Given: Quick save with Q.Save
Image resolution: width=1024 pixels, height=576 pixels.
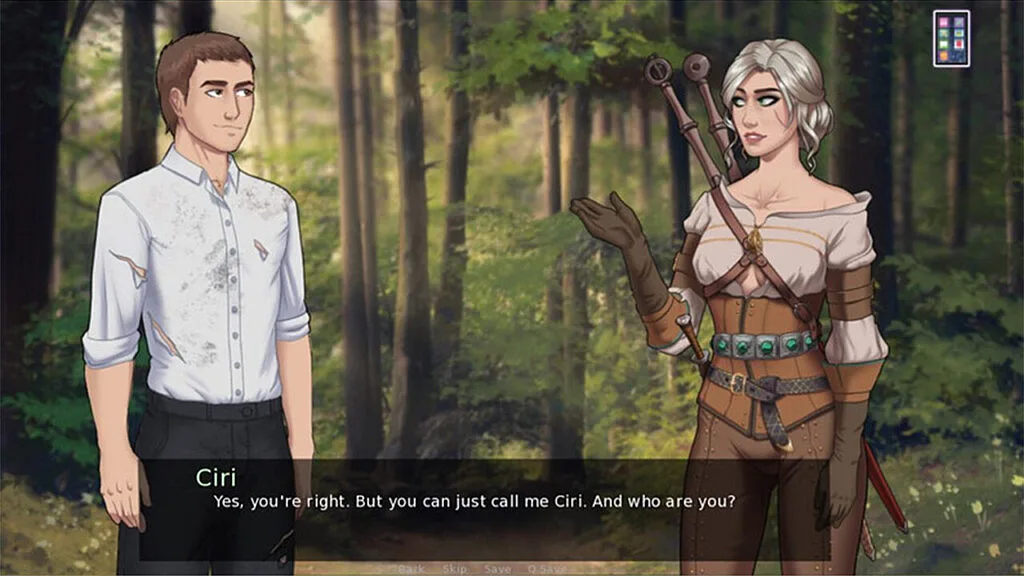Looking at the screenshot, I should coord(548,569).
